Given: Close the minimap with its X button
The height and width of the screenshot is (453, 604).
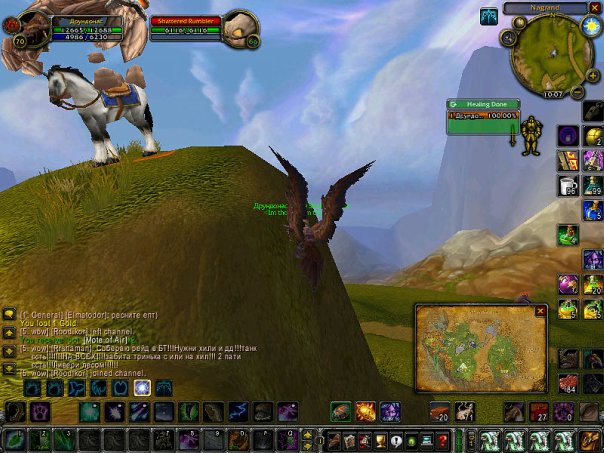Looking at the screenshot, I should click(594, 8).
